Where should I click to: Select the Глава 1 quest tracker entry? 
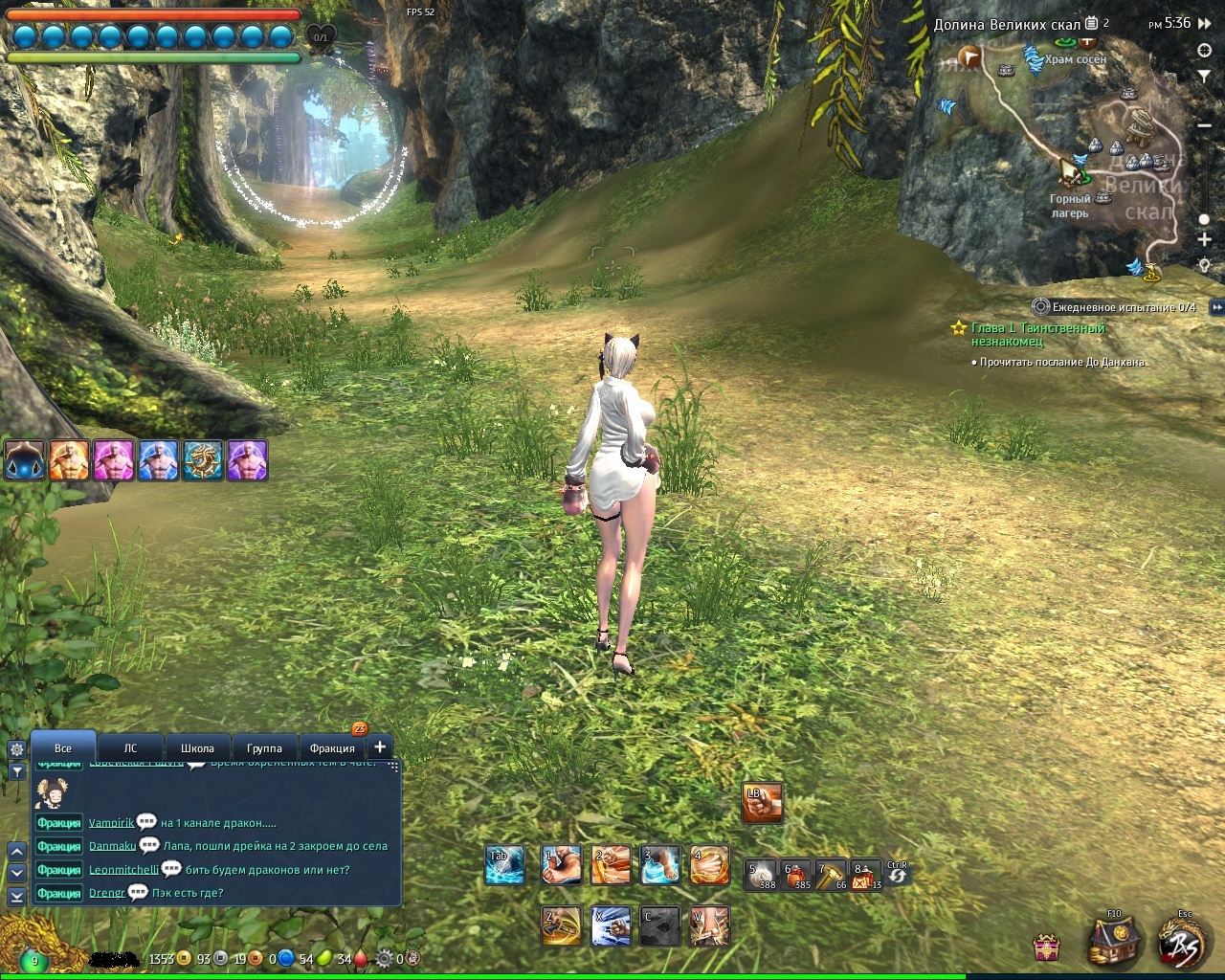pos(1037,334)
